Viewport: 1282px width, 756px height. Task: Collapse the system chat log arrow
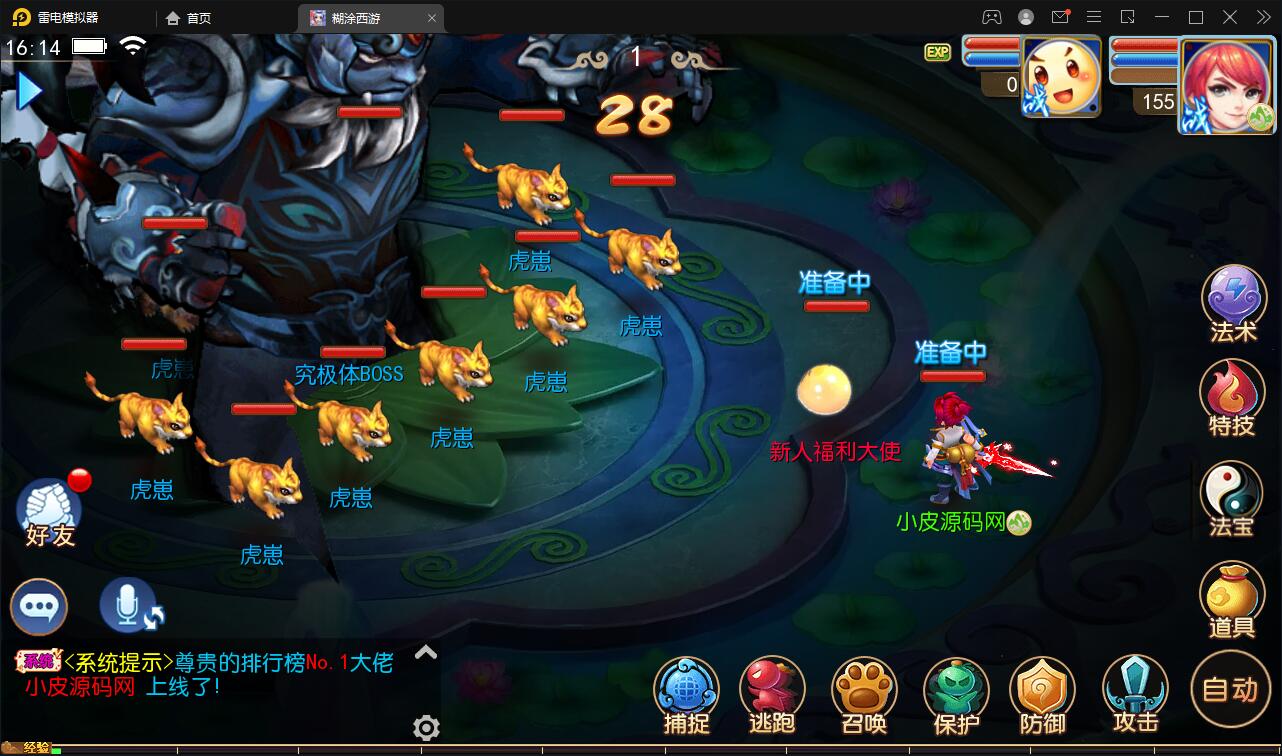click(x=426, y=651)
